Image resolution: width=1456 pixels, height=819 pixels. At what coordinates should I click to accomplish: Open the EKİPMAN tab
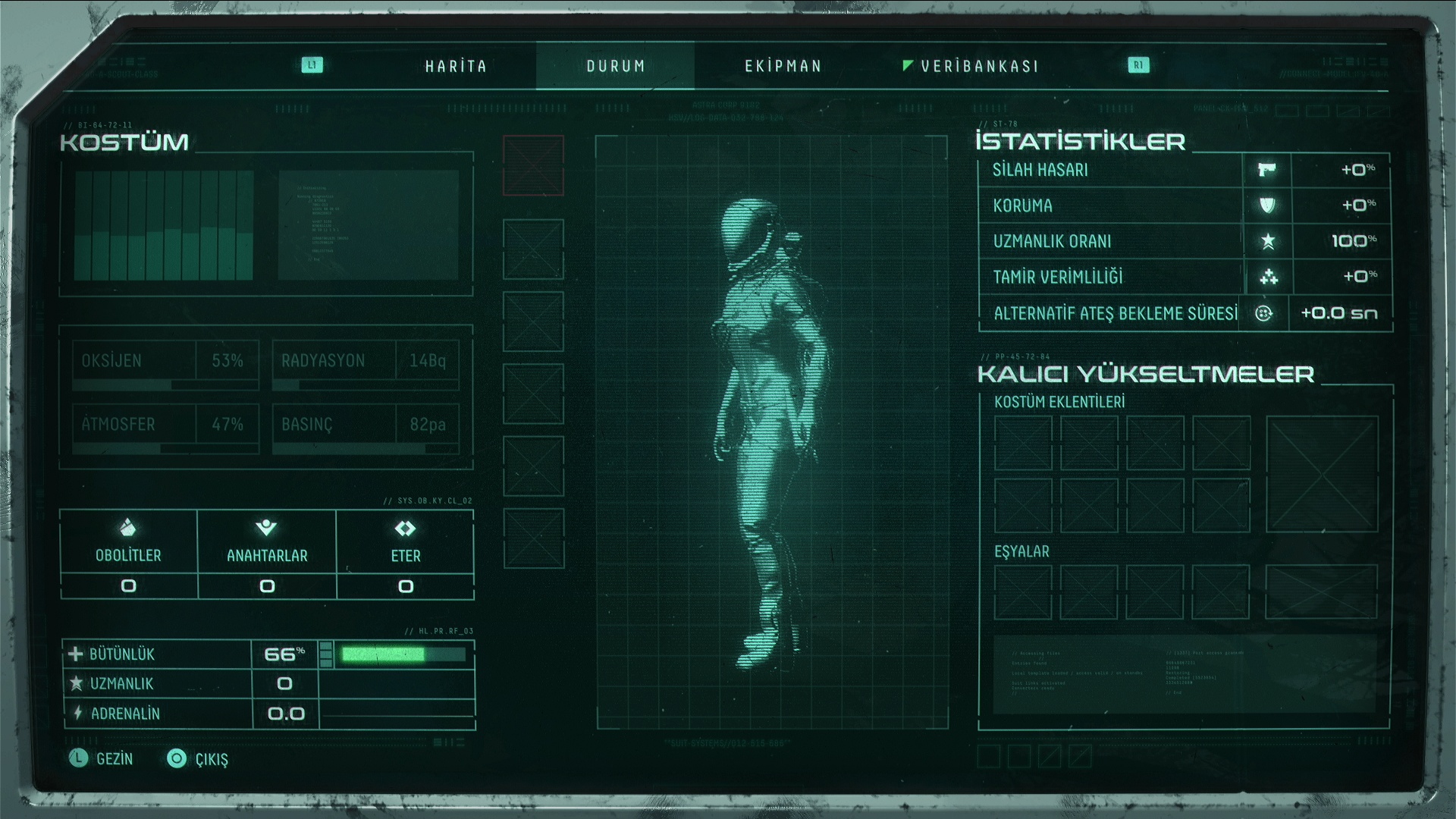click(x=783, y=66)
